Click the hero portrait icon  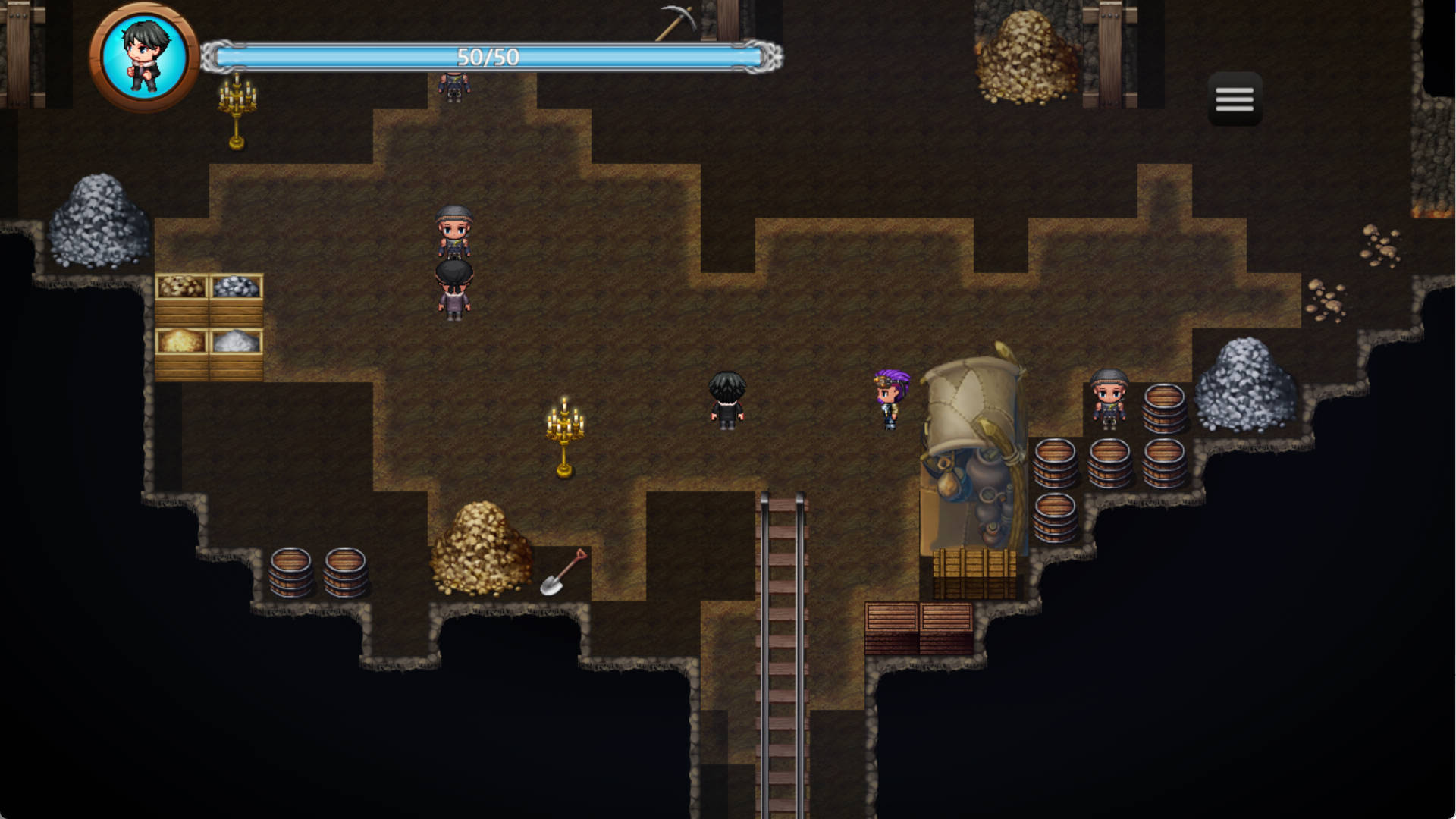(x=144, y=57)
